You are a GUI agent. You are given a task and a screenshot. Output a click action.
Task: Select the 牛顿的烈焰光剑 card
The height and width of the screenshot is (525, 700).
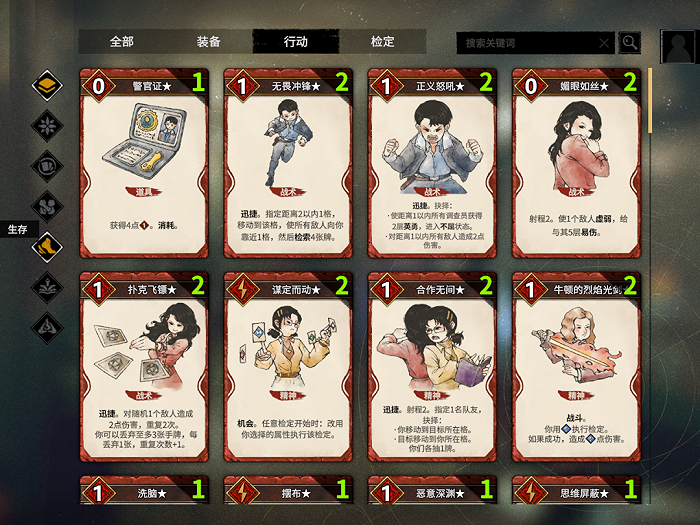pyautogui.click(x=576, y=366)
